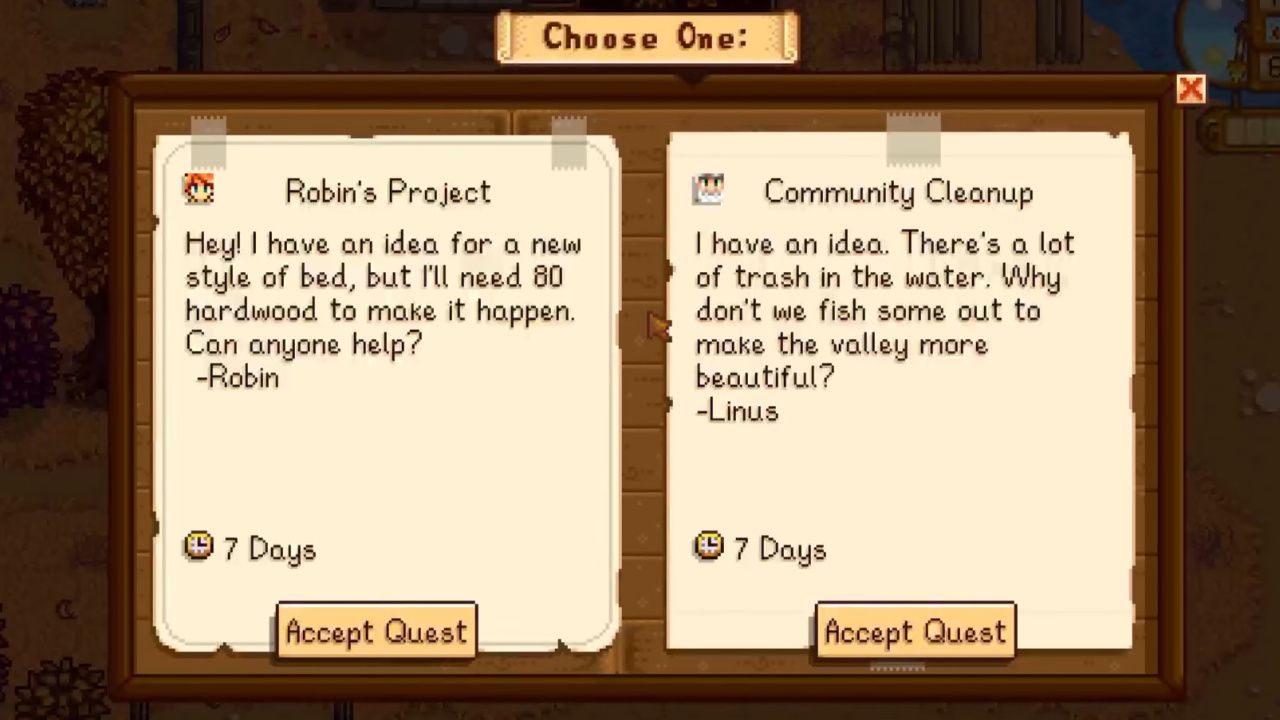Image resolution: width=1280 pixels, height=720 pixels.
Task: Accept the Community Cleanup quest
Action: [x=915, y=631]
